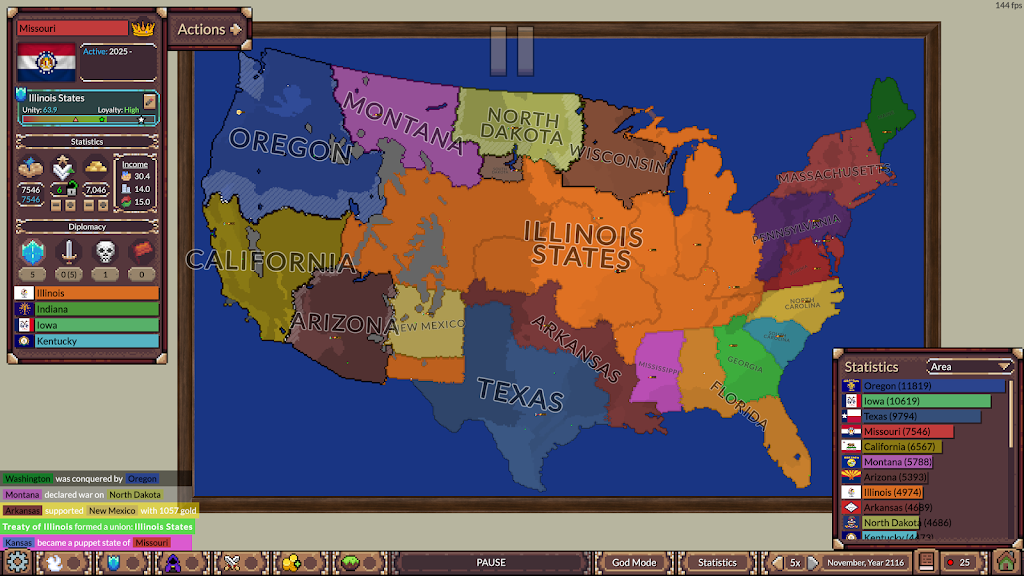Edit the Illinois States union with the pencil icon
This screenshot has height=576, width=1024.
[150, 101]
